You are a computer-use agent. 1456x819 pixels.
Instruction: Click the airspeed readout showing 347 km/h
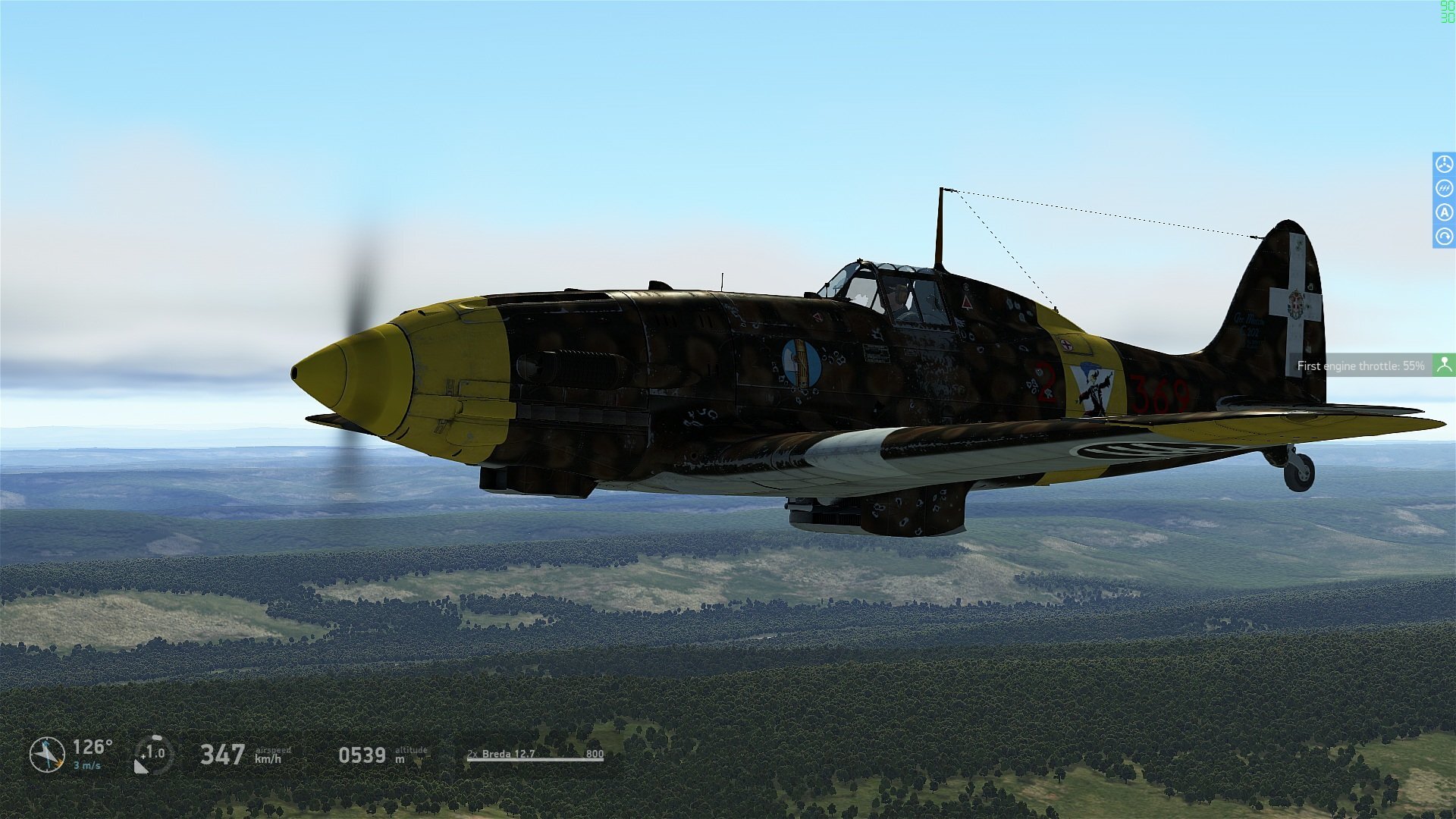coord(222,755)
